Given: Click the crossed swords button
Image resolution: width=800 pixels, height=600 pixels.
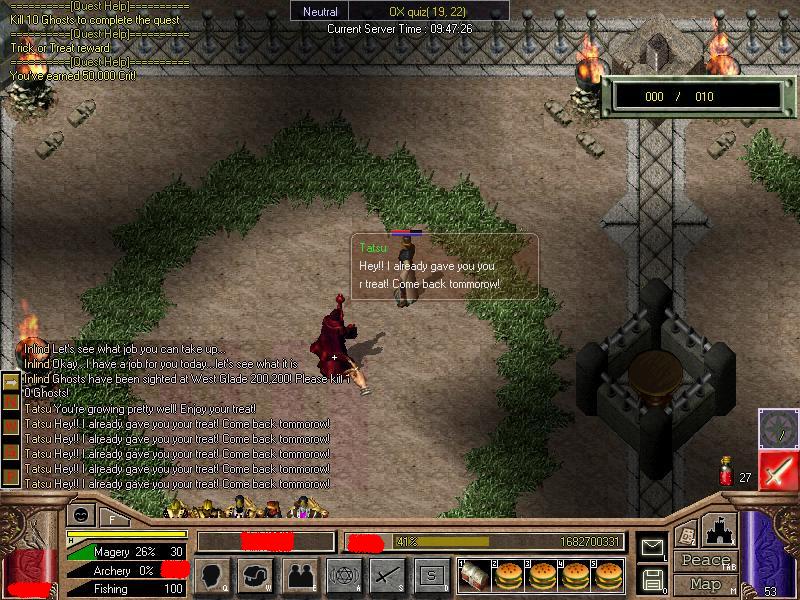Looking at the screenshot, I should tap(387, 575).
